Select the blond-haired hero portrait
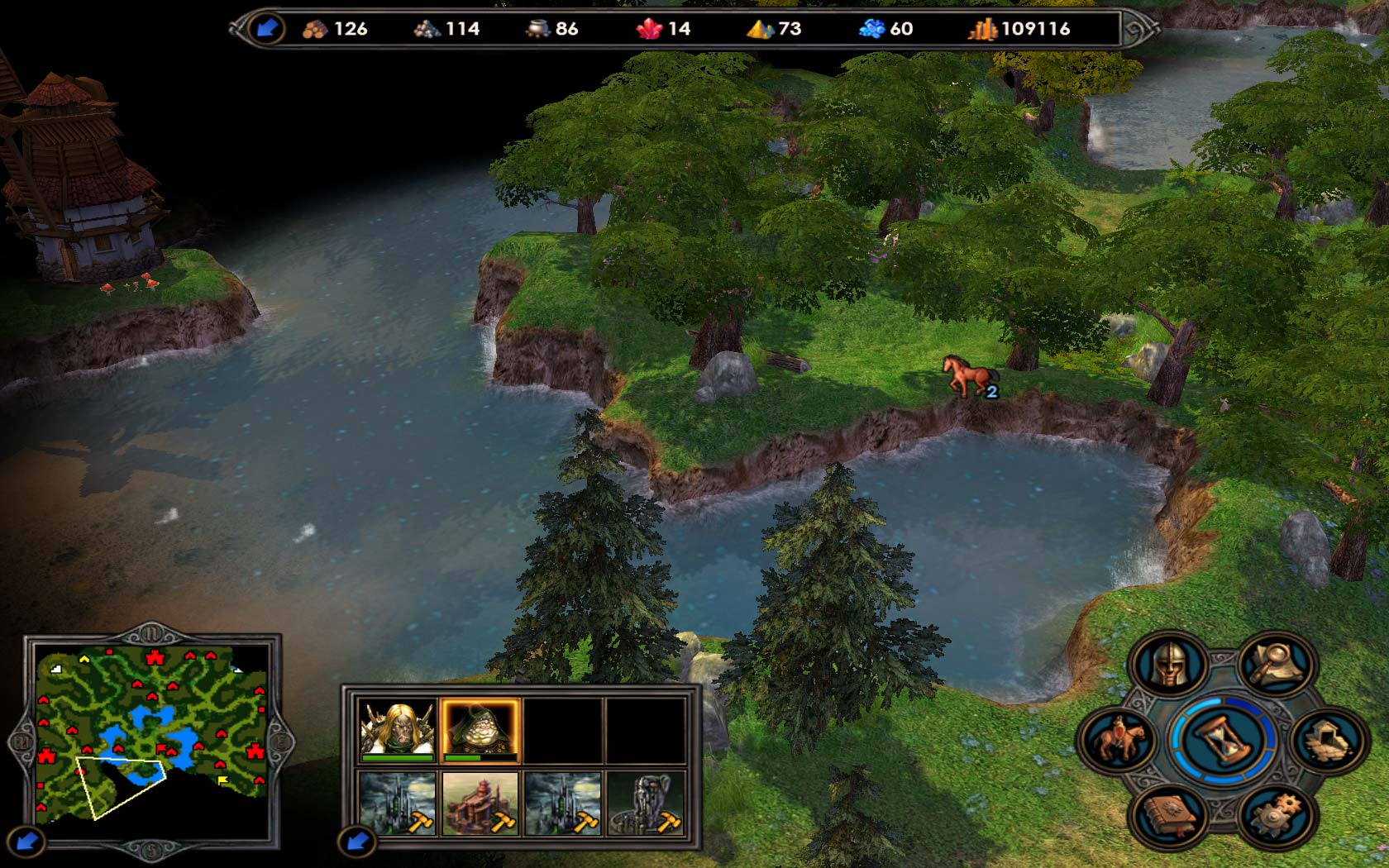The height and width of the screenshot is (868, 1389). coord(398,730)
